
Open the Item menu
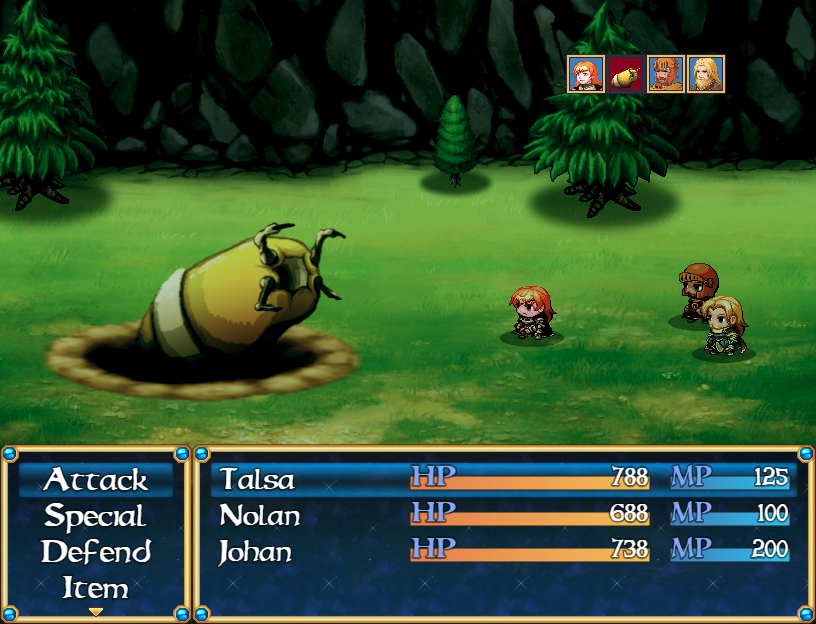click(96, 587)
